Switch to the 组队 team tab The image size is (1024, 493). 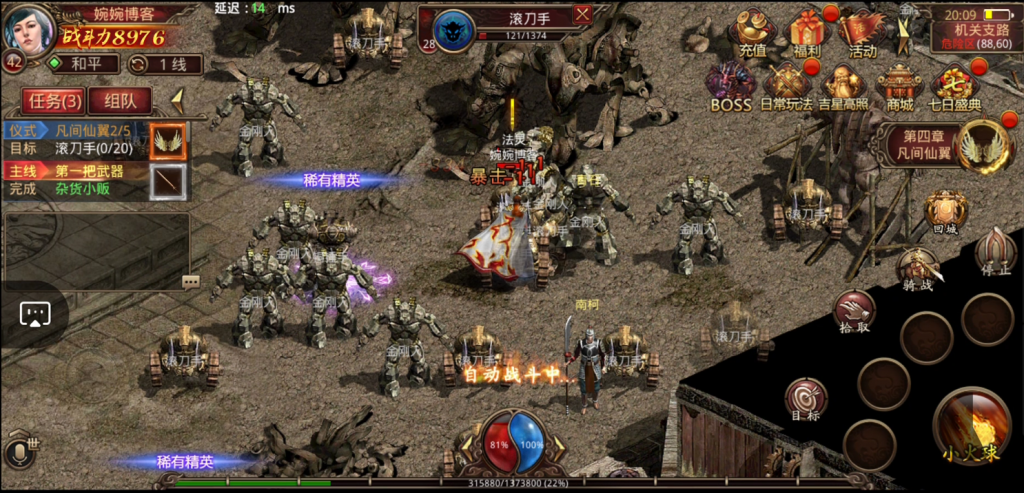point(120,100)
